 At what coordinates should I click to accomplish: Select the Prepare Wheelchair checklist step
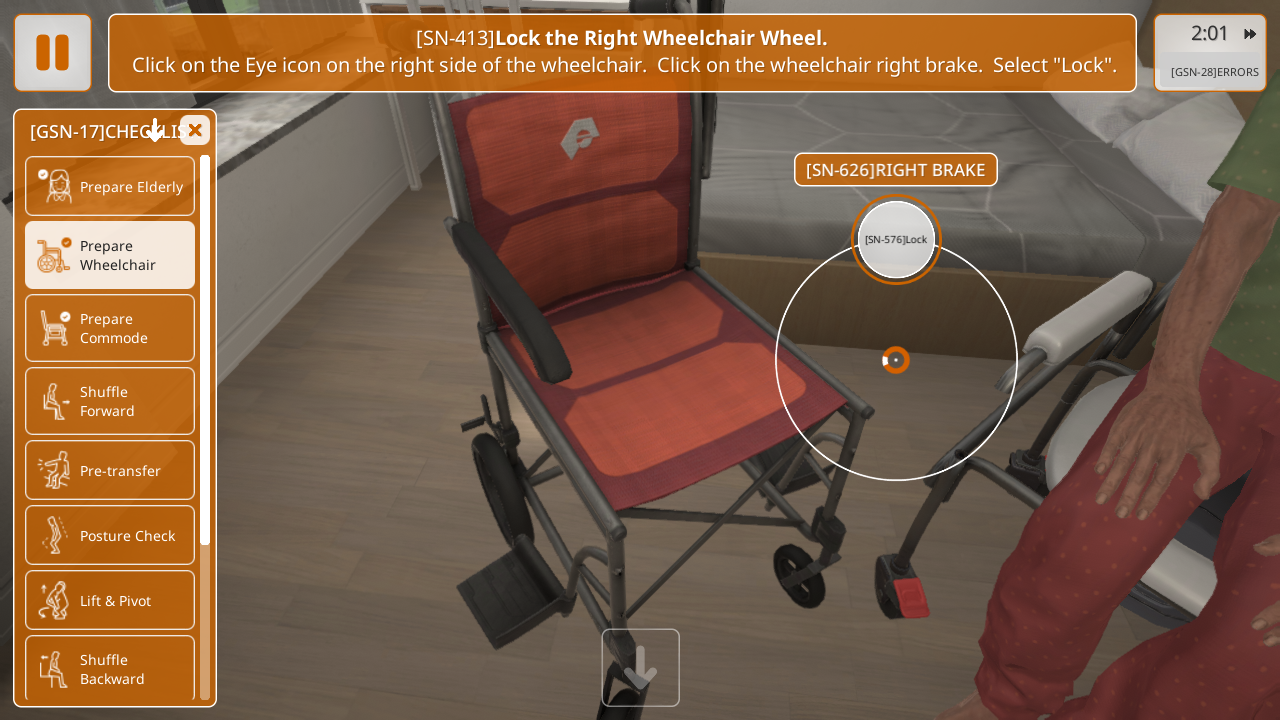[x=110, y=255]
